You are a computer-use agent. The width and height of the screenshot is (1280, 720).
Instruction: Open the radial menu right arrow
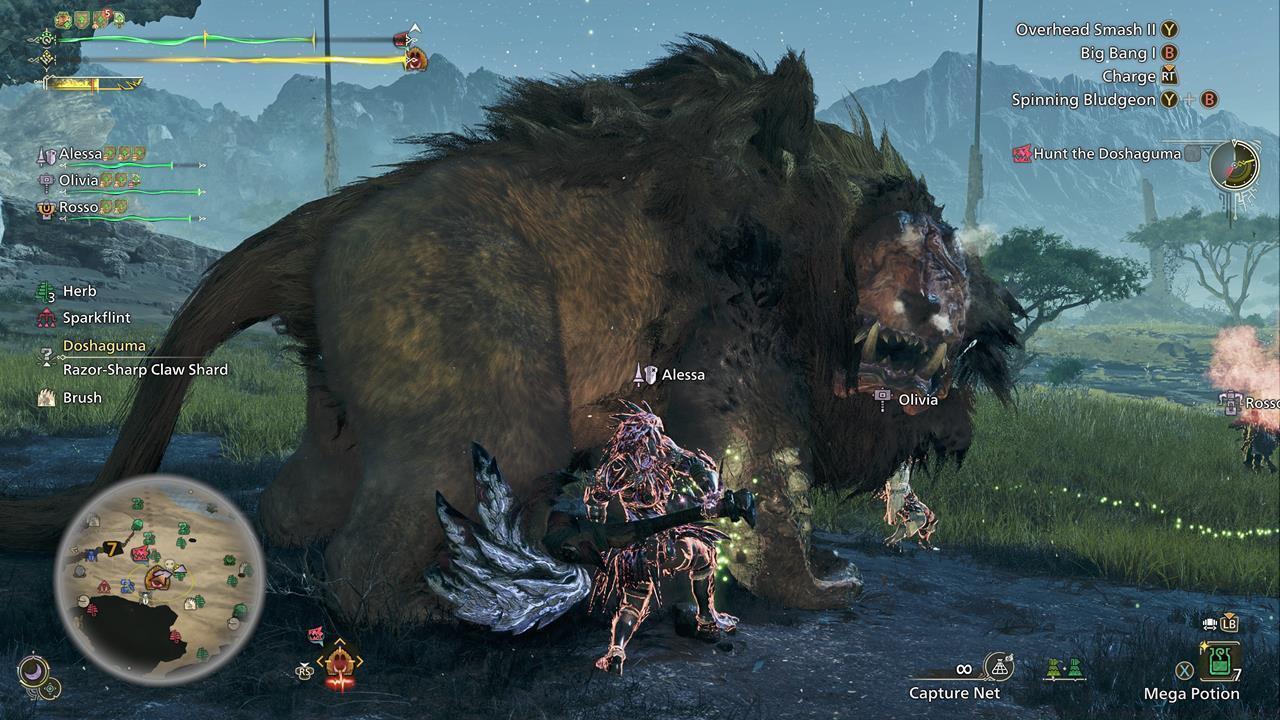[358, 661]
